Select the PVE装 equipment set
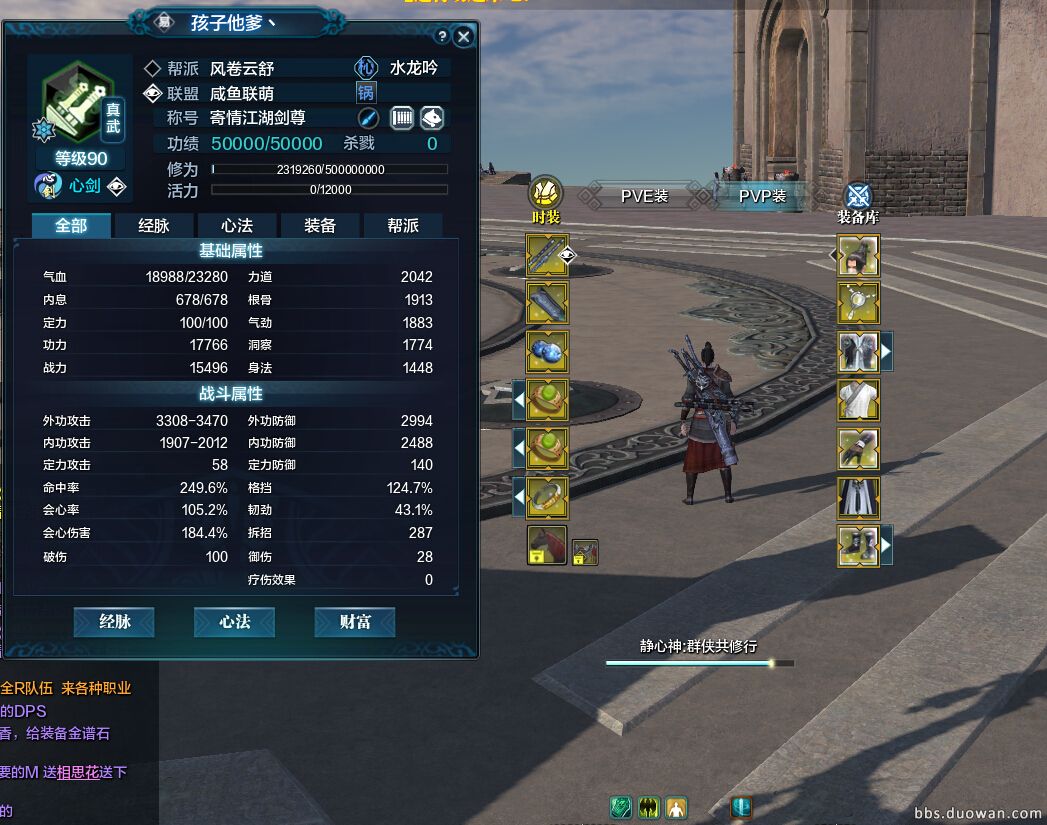 [643, 196]
